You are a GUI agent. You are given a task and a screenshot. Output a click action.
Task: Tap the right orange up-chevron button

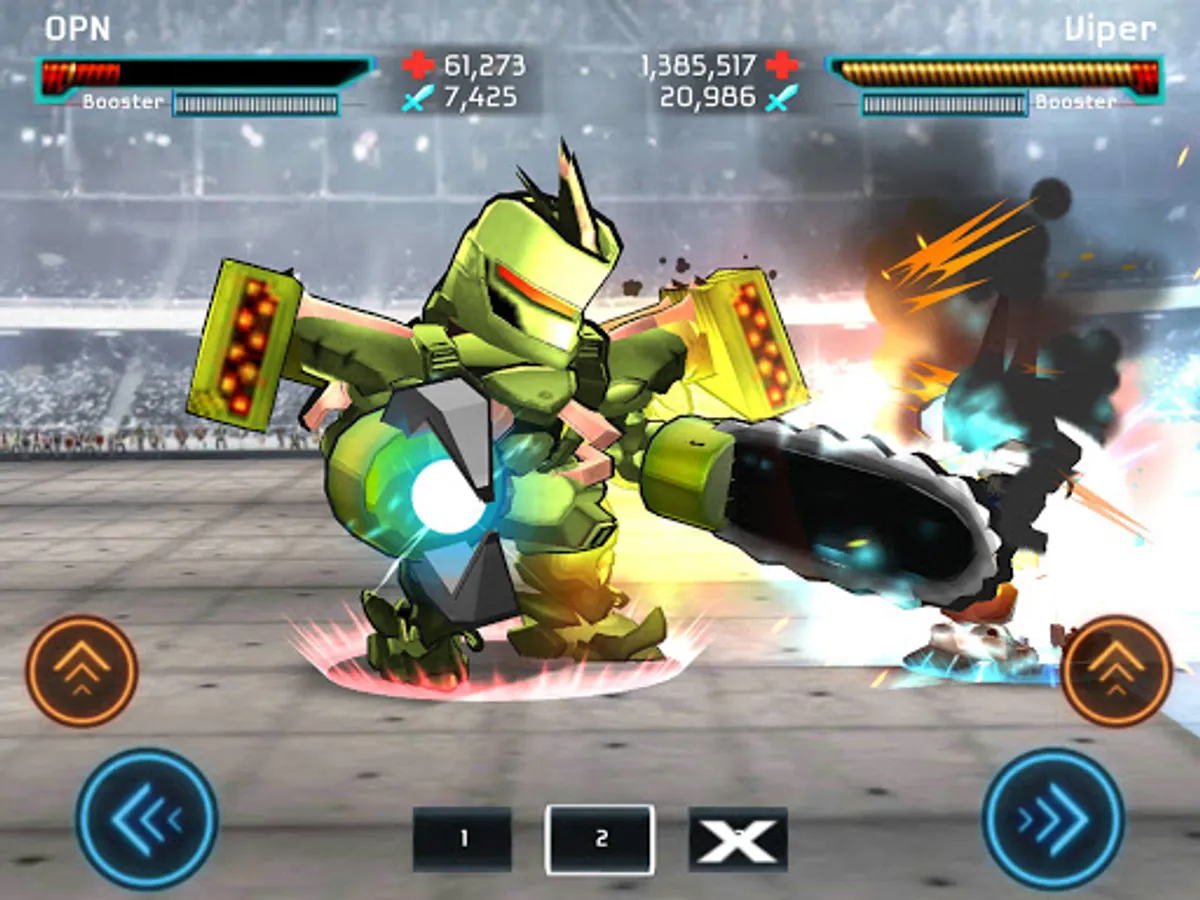(x=1116, y=671)
